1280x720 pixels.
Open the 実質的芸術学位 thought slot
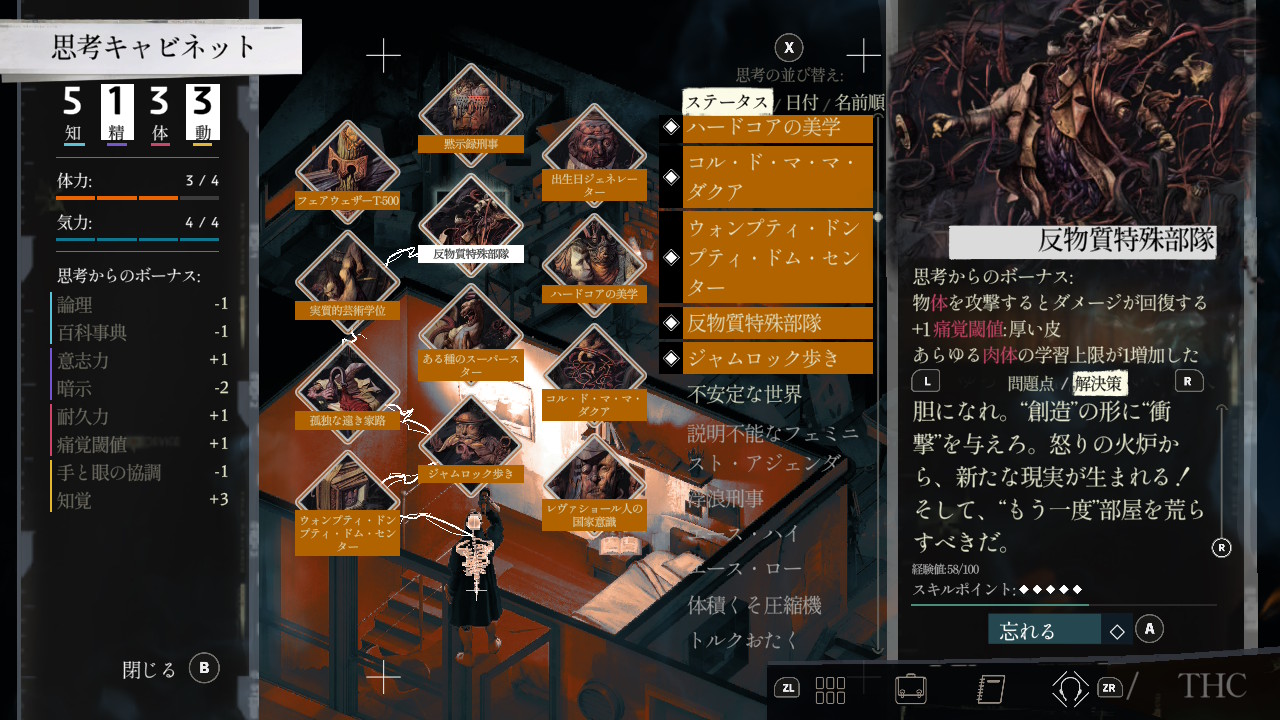click(x=348, y=280)
